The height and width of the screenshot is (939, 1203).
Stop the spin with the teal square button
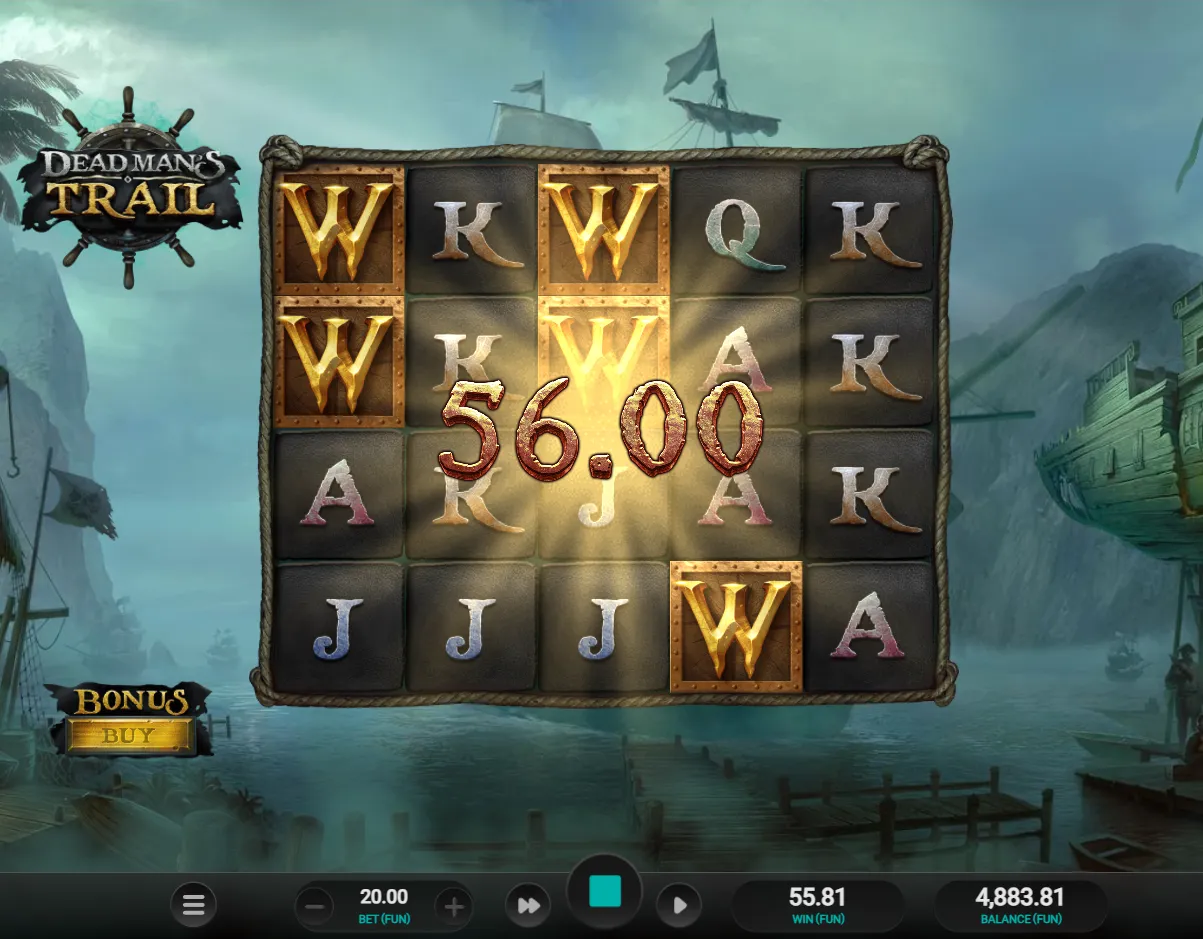coord(604,892)
